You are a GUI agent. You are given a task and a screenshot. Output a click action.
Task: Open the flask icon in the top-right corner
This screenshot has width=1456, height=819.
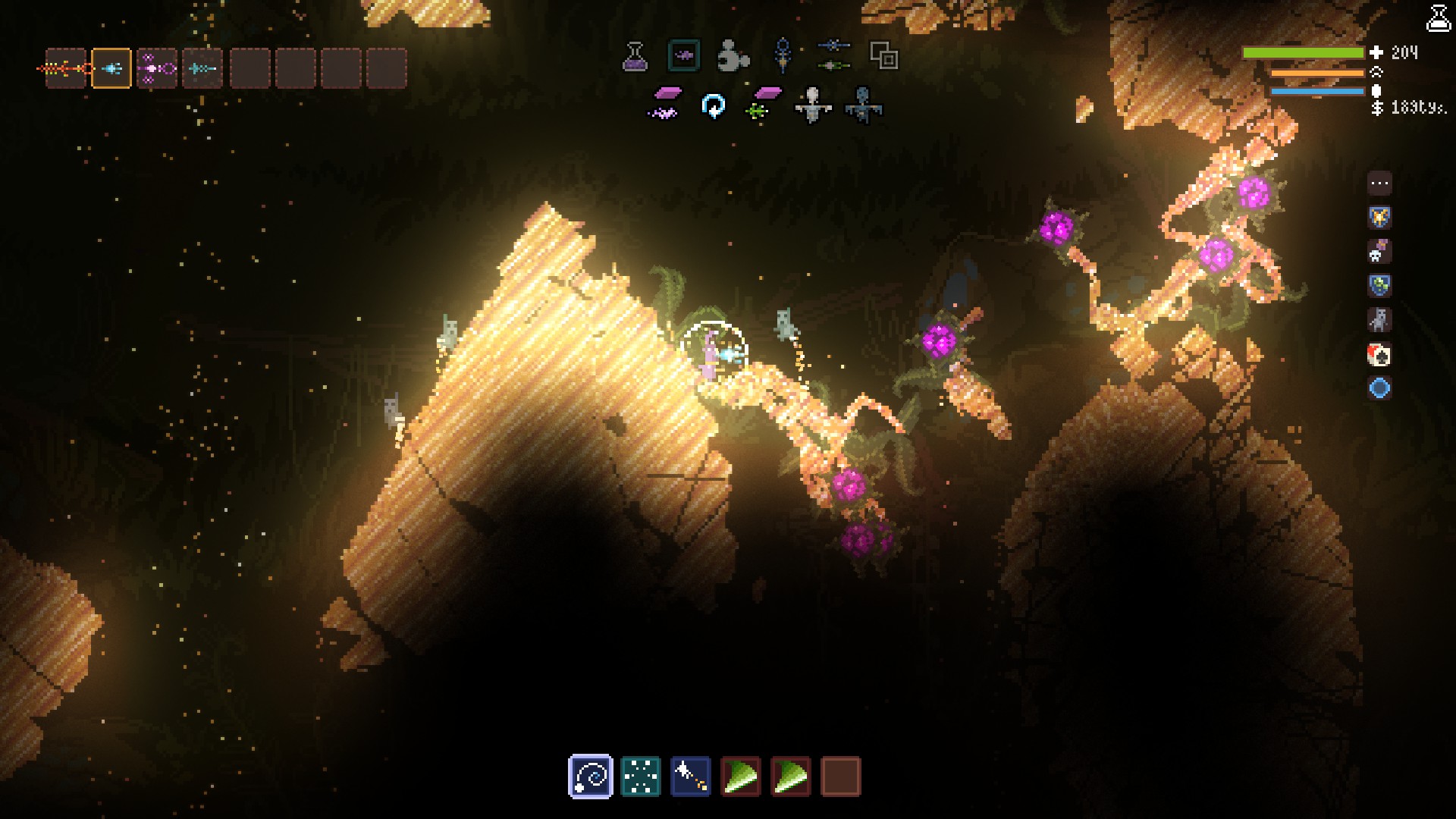click(1438, 18)
